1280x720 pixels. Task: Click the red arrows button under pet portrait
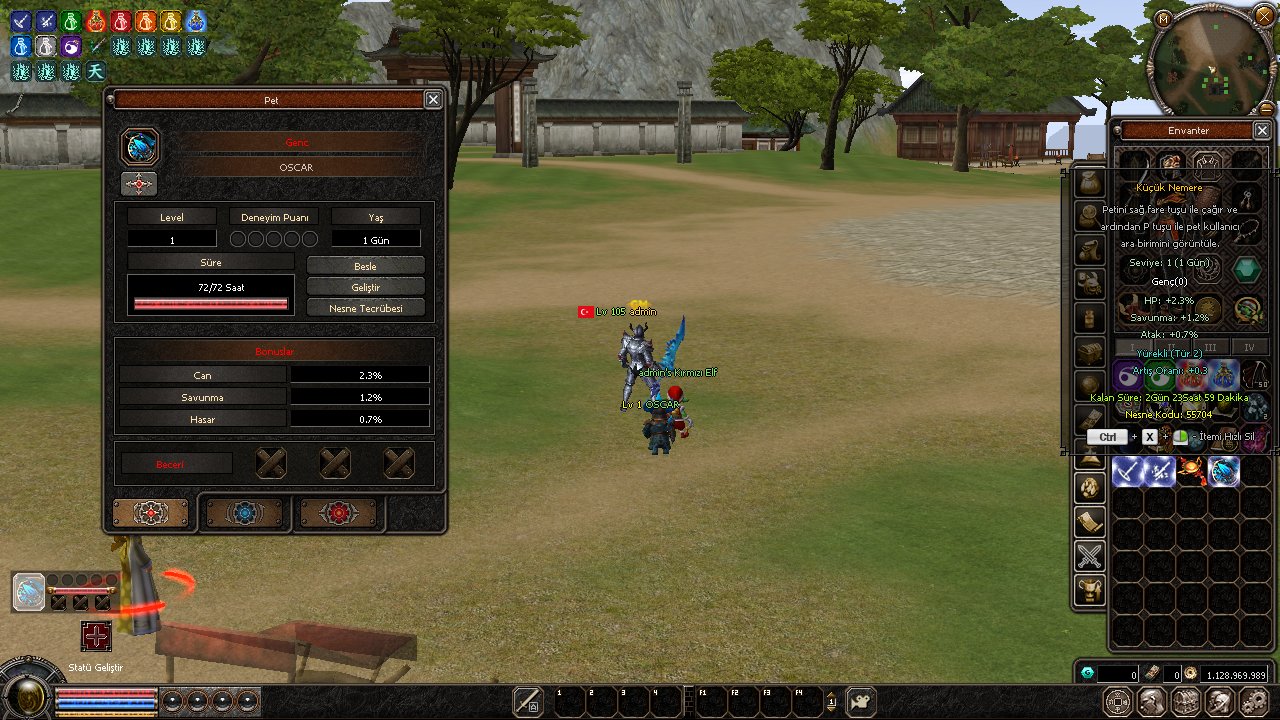coord(139,184)
